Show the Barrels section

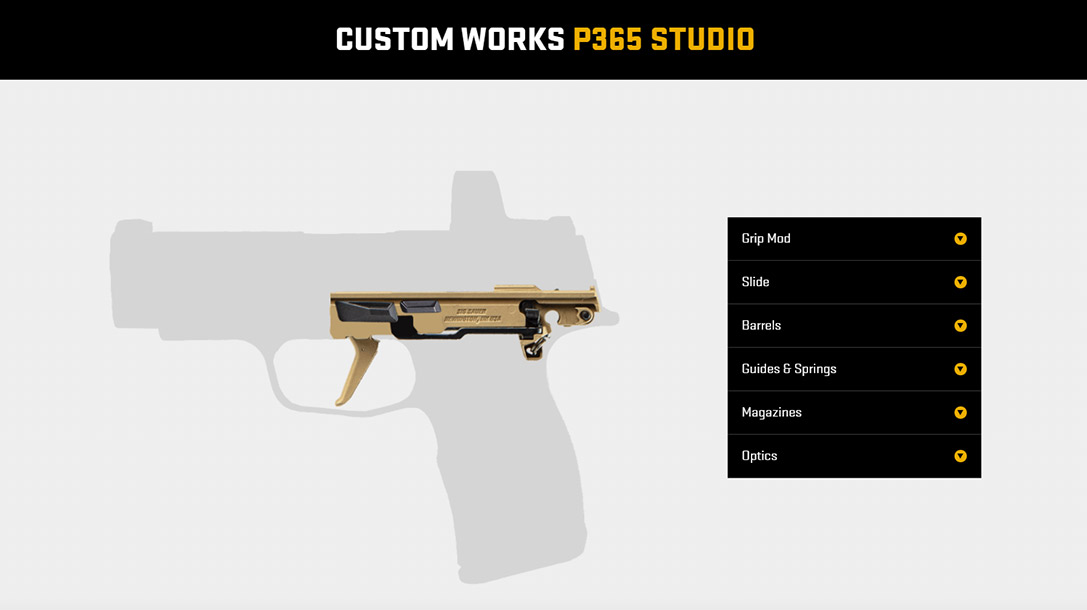[853, 326]
